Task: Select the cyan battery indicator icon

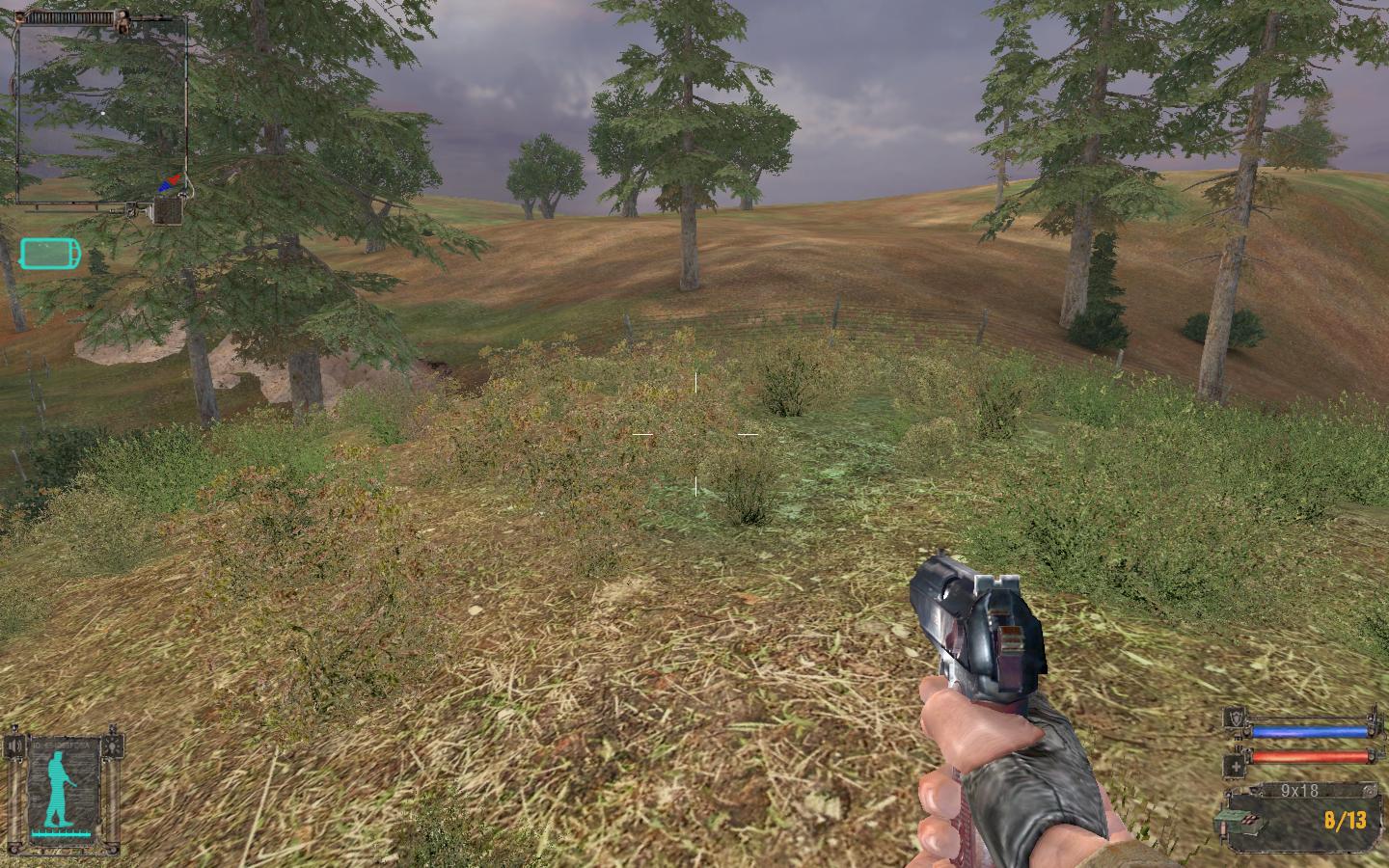Action: click(x=50, y=255)
